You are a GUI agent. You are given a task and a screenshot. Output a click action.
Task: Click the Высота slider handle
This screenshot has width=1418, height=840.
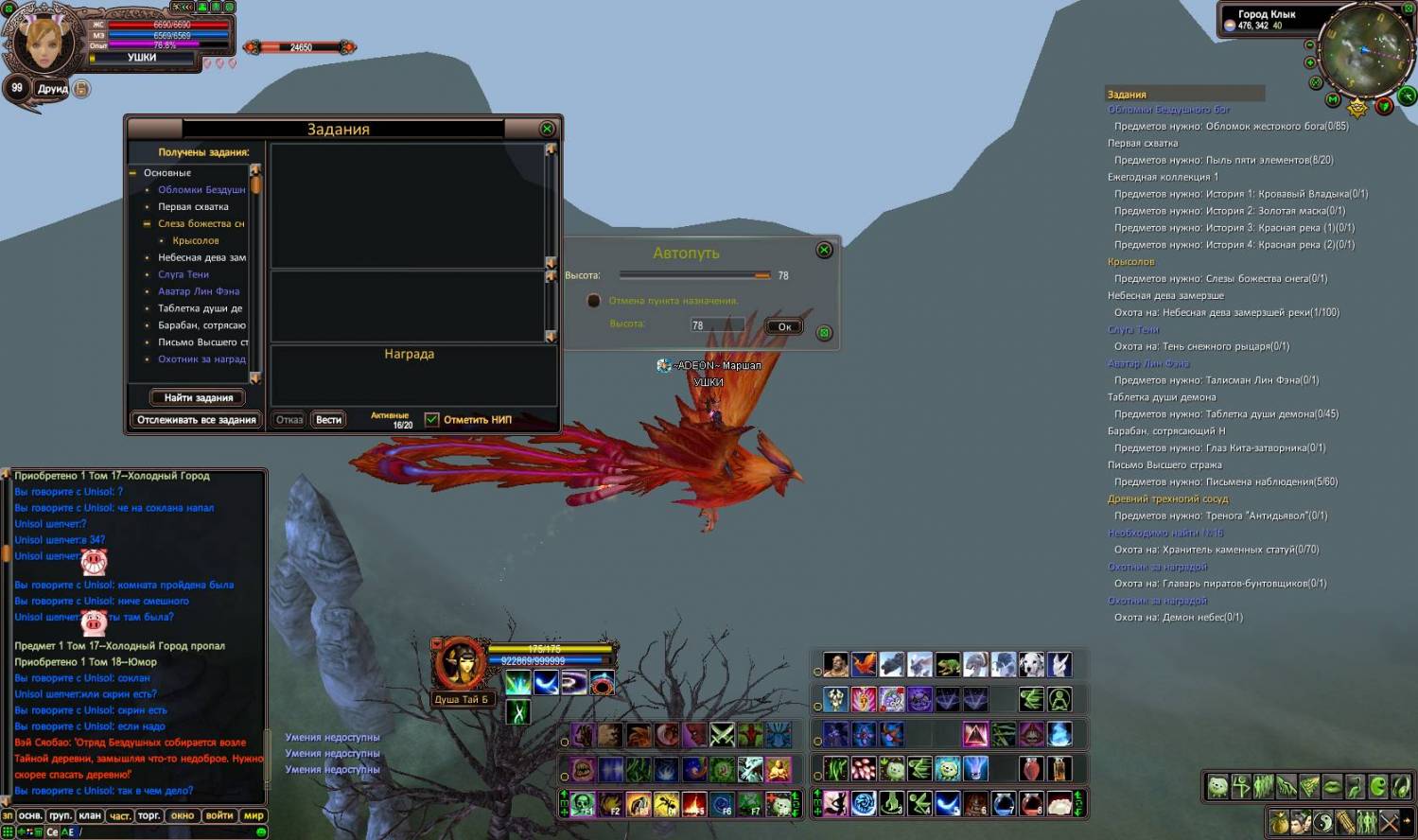pos(762,275)
